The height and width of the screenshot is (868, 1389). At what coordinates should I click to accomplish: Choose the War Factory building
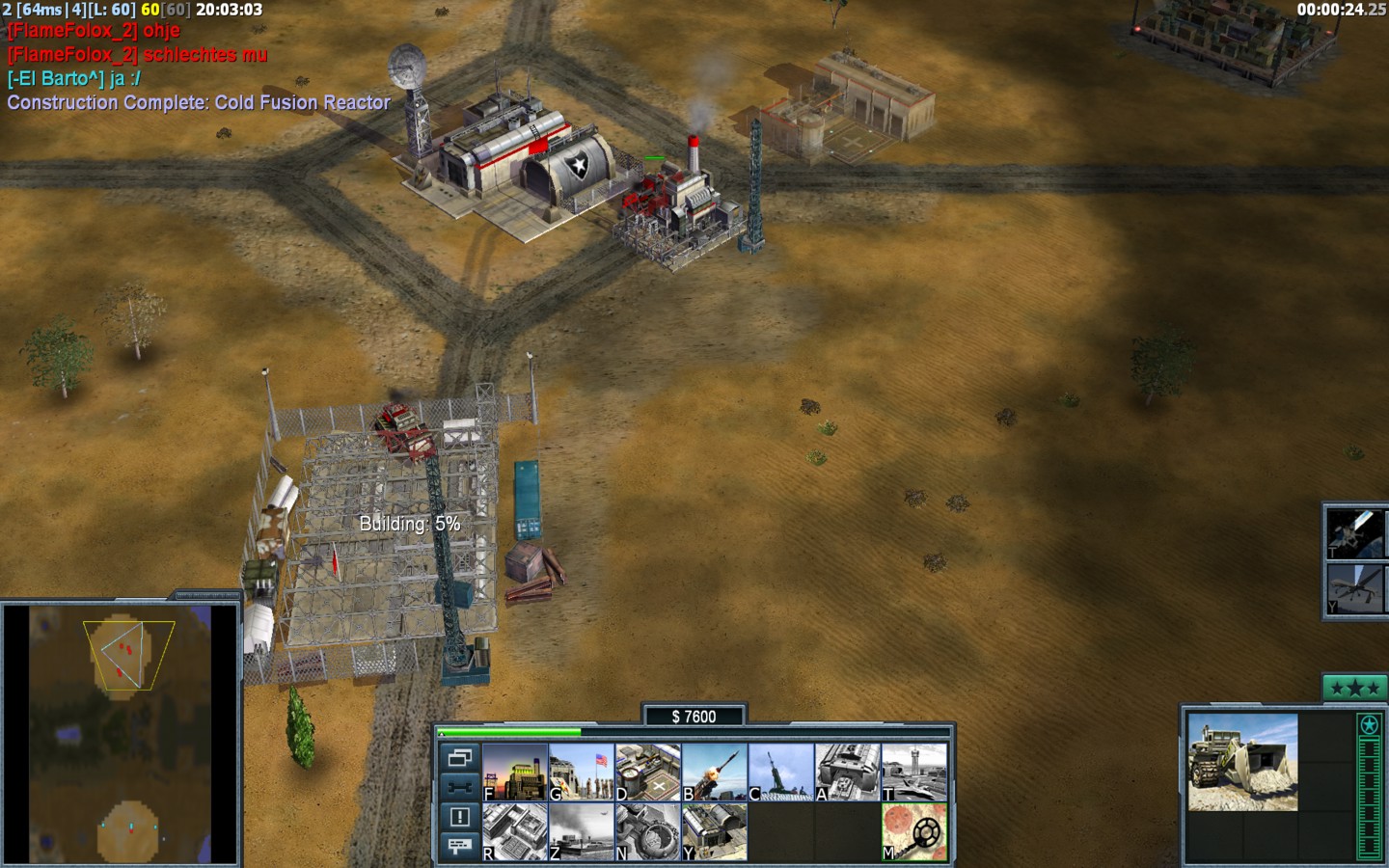(x=848, y=772)
